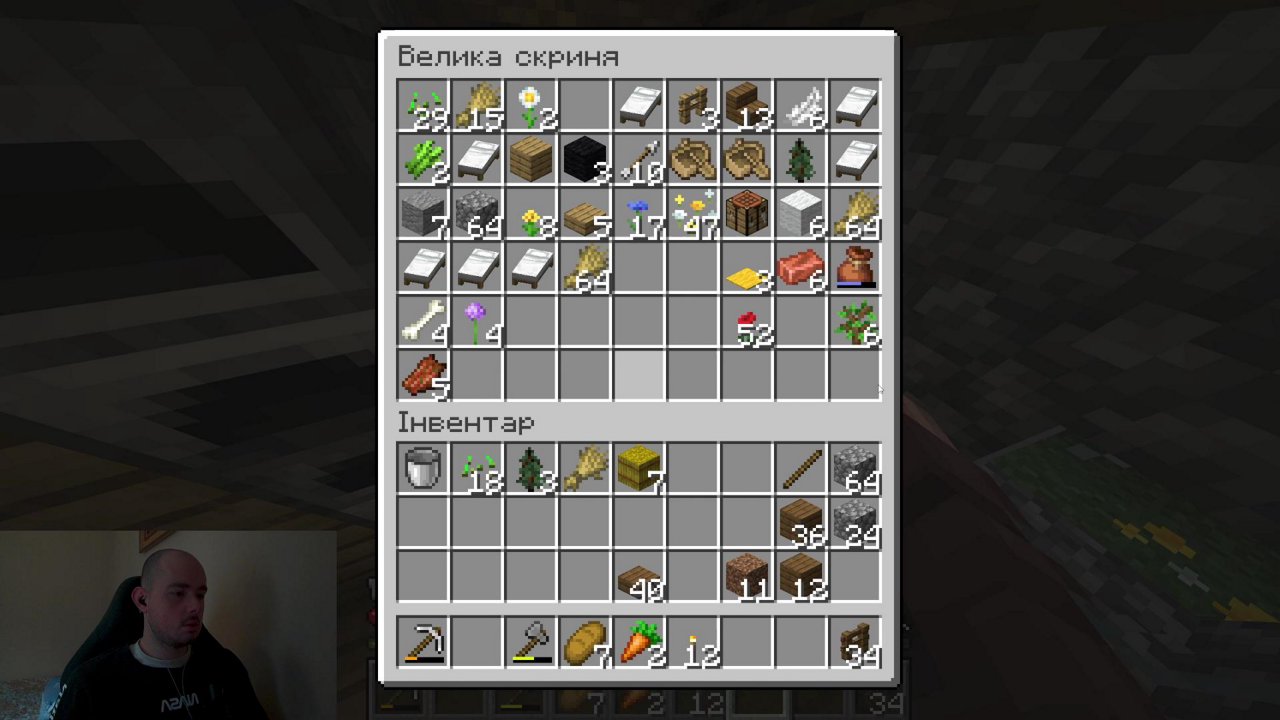Pick up the stack of 17 cornflowers
Viewport: 1280px width, 720px height.
[x=638, y=214]
